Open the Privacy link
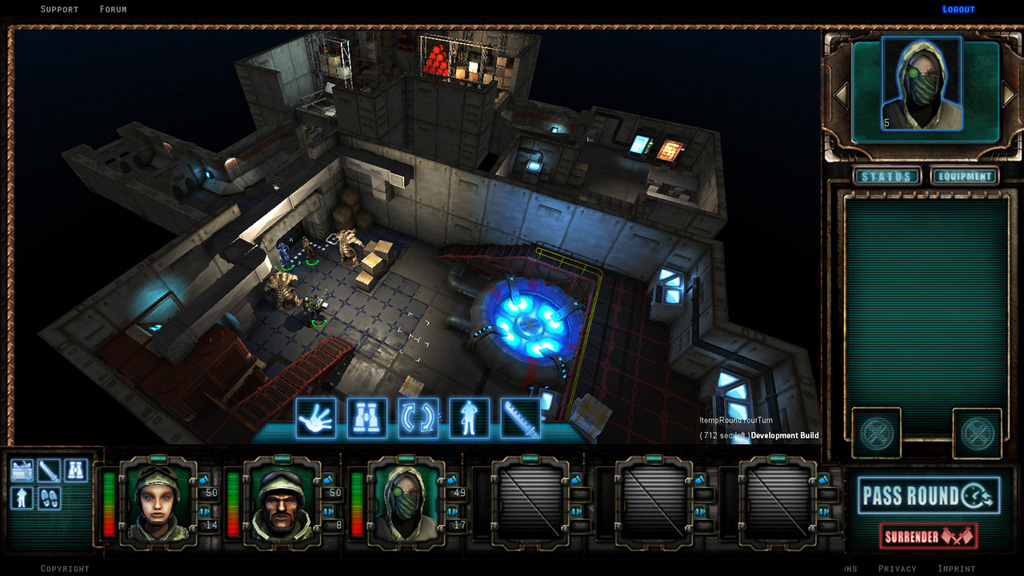1024x576 pixels. 897,568
